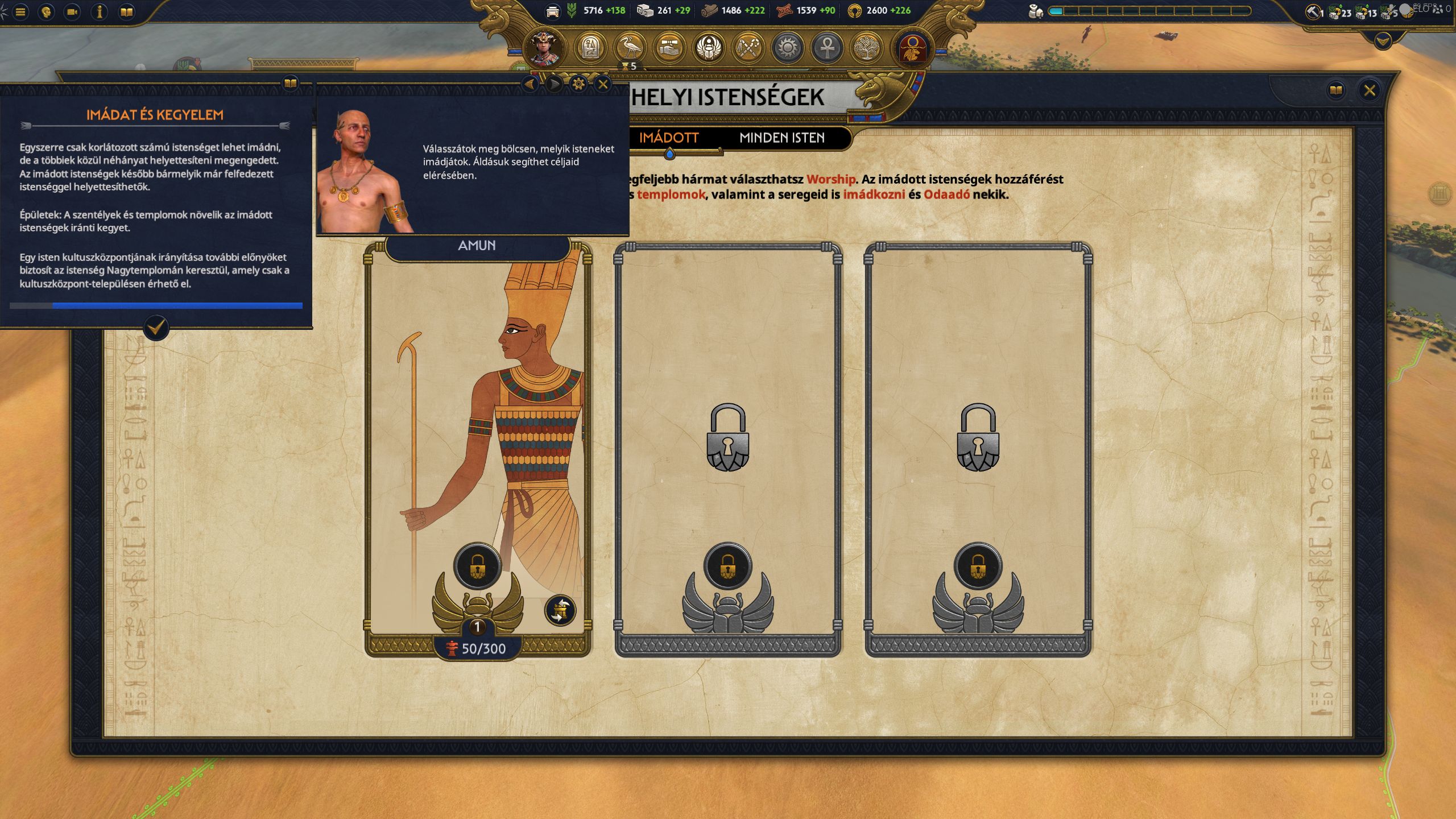Open the info button in top bar

point(100,12)
